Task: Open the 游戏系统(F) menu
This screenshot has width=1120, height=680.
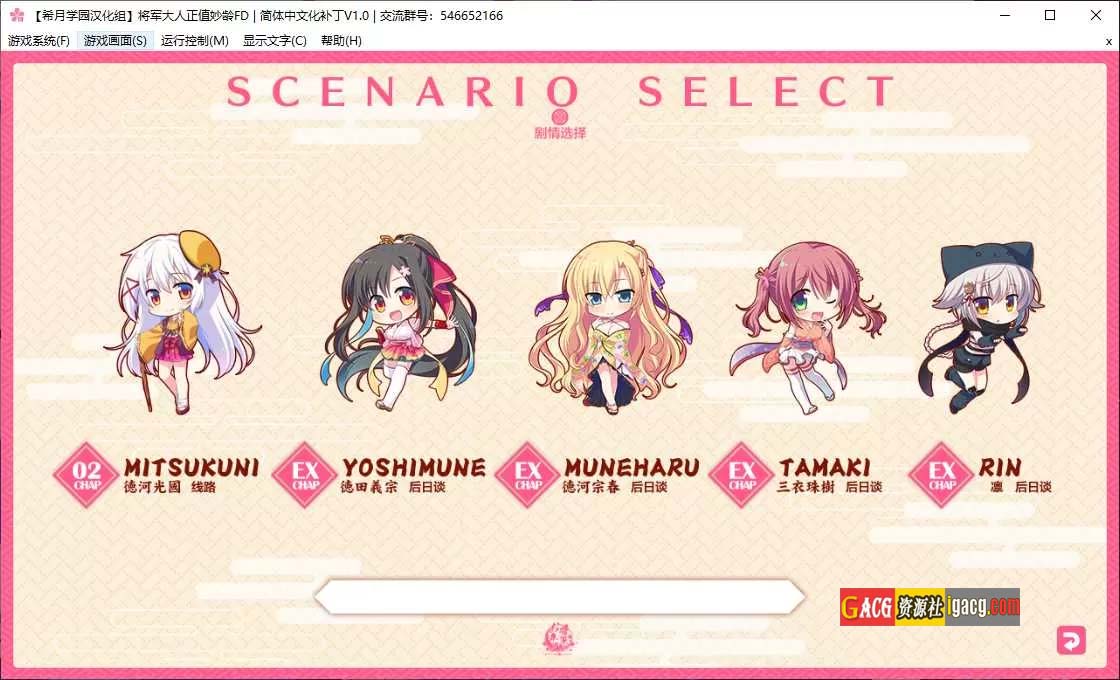Action: click(x=39, y=41)
